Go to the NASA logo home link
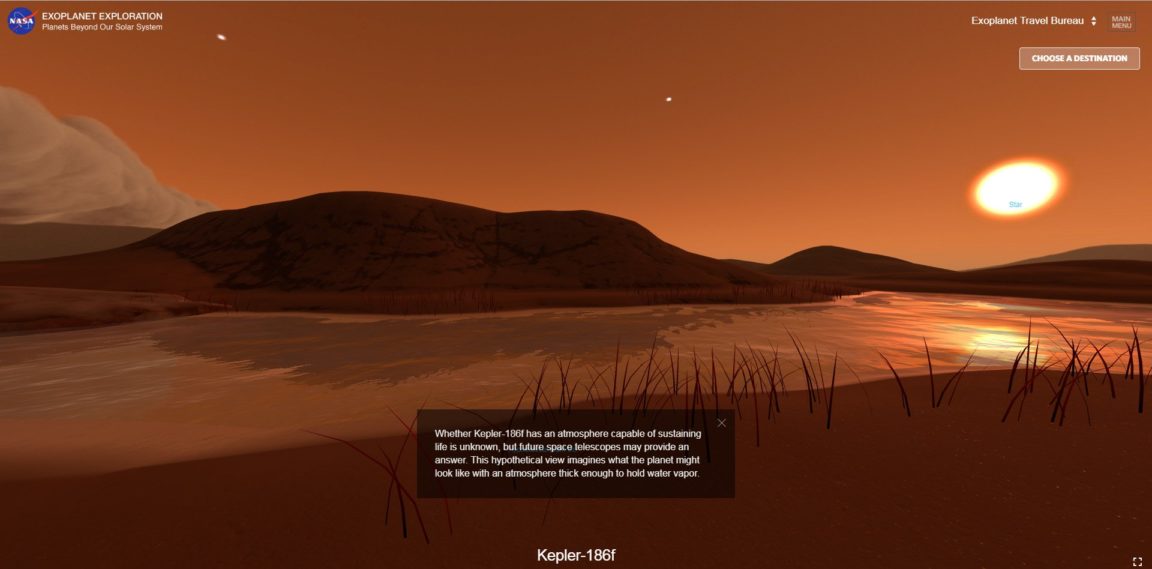 (21, 21)
